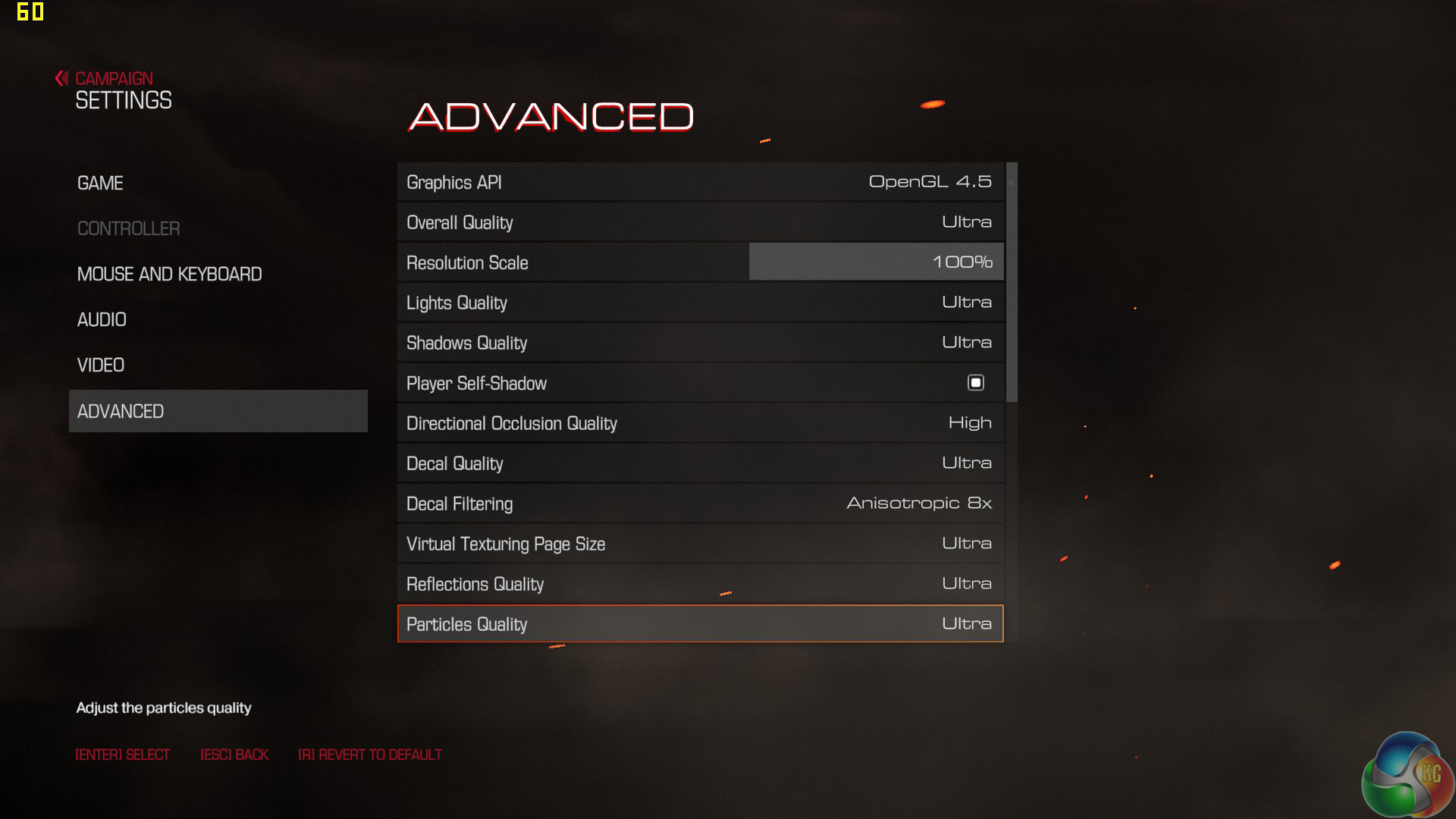This screenshot has width=1456, height=819.
Task: Open the Audio settings section
Action: pyautogui.click(x=102, y=320)
